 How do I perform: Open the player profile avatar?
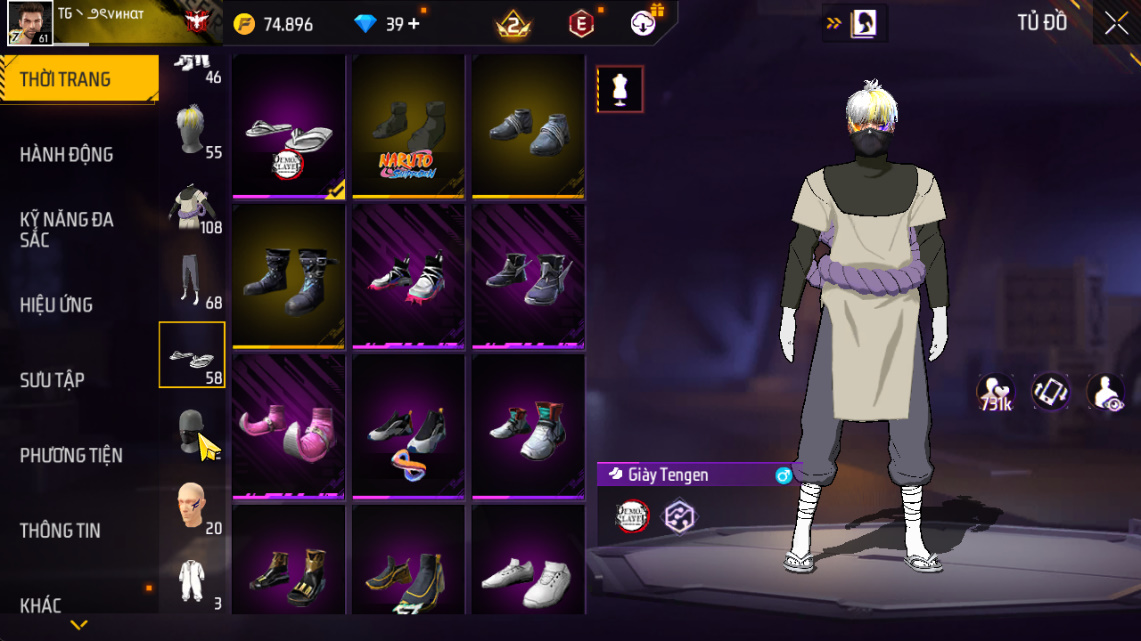click(x=30, y=23)
